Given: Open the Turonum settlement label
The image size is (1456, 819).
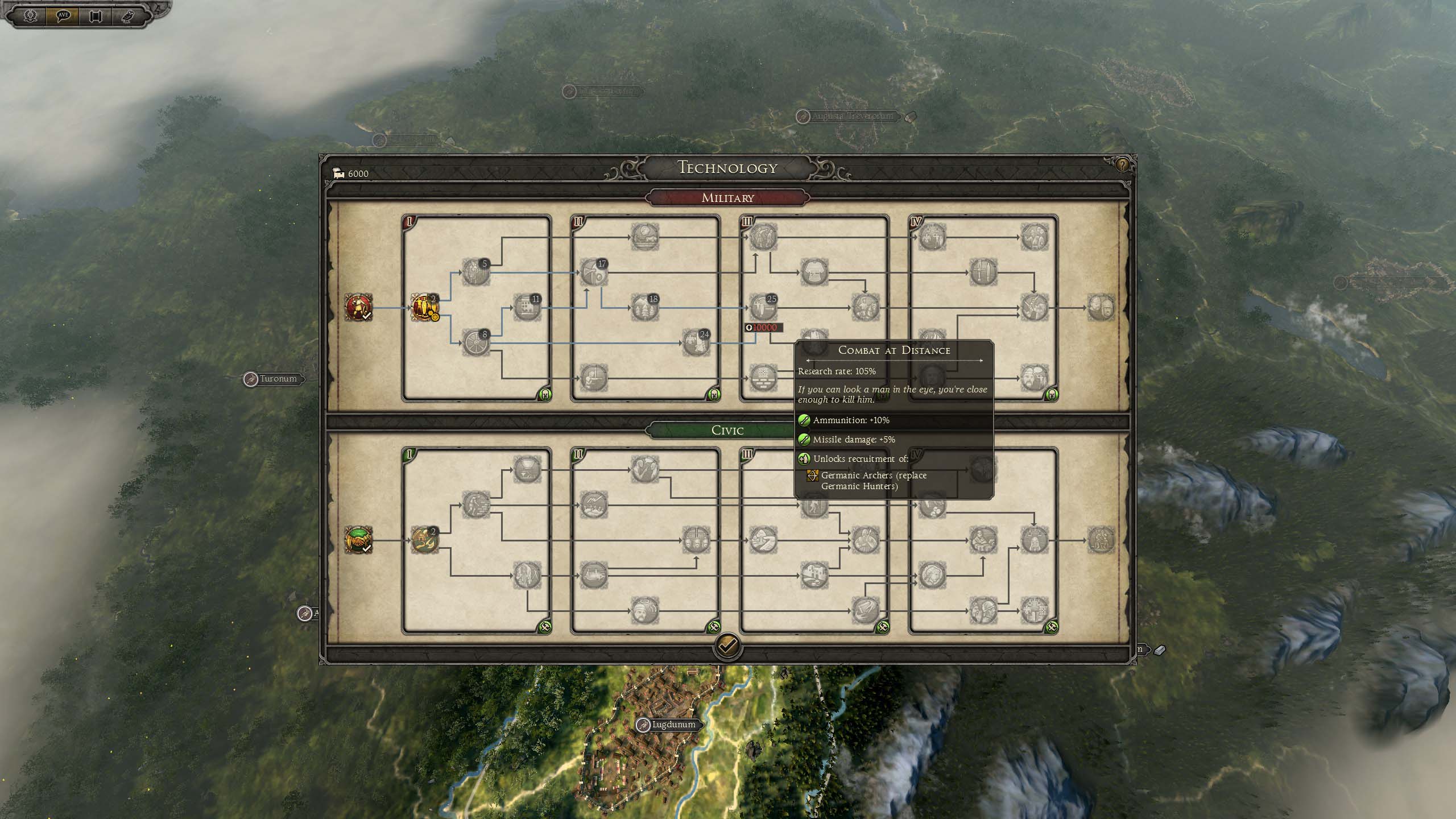Looking at the screenshot, I should click(x=278, y=379).
